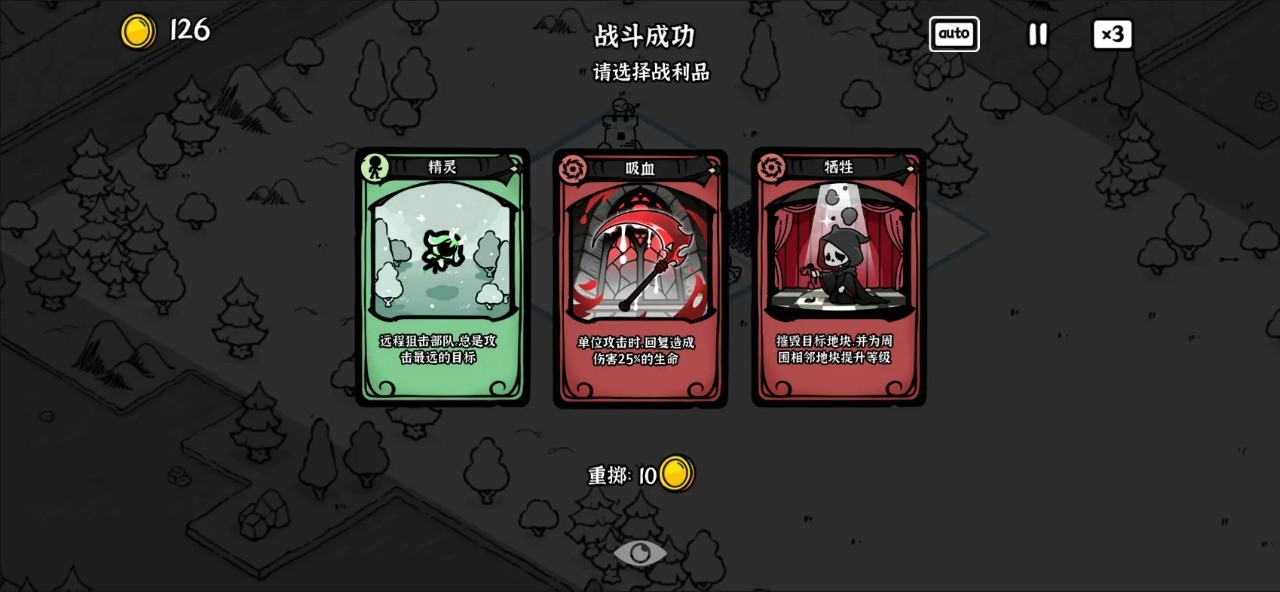
Task: Change the x3 game speed
Action: 1112,34
